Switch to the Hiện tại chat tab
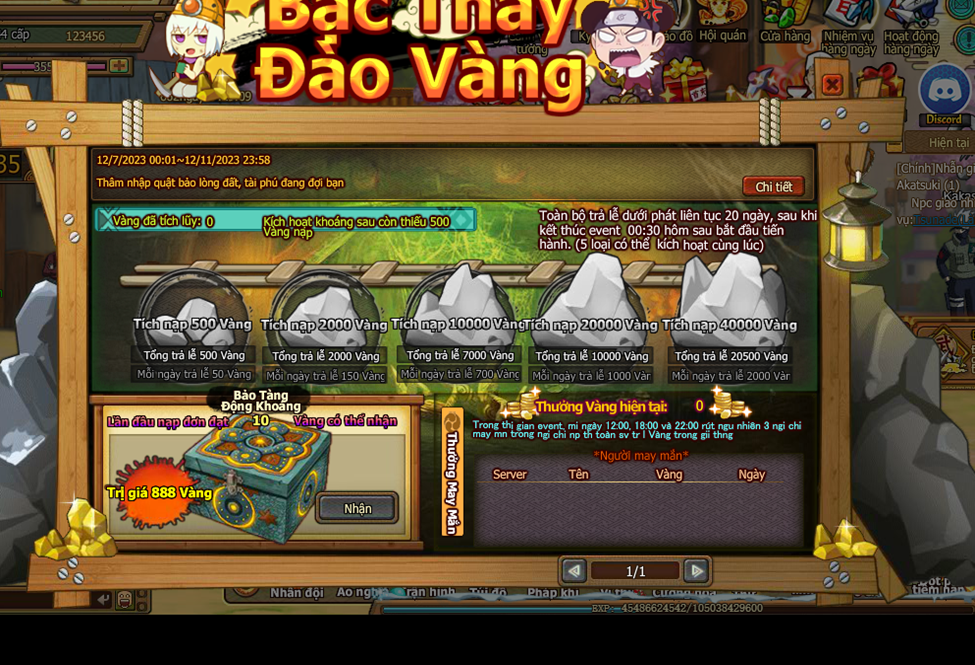This screenshot has width=975, height=665. click(x=948, y=143)
